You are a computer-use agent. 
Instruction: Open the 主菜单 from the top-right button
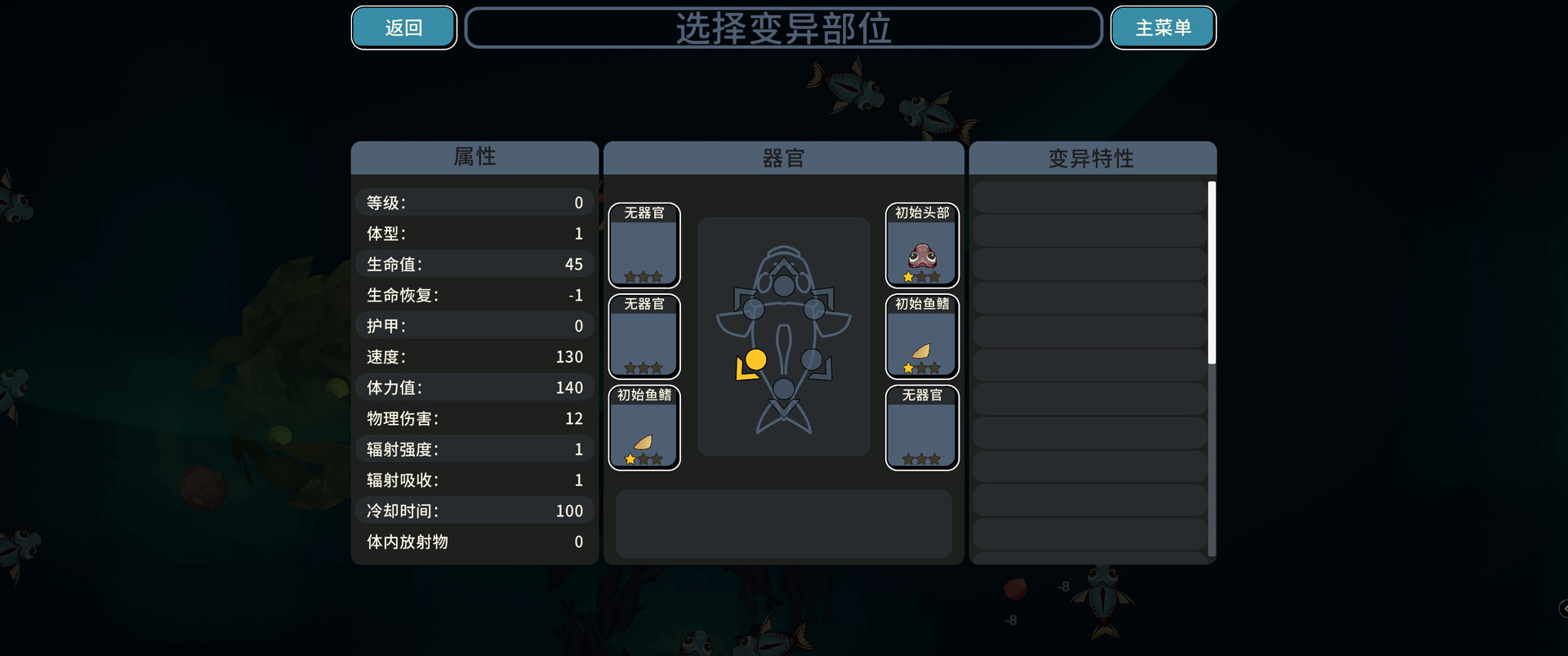point(1163,27)
